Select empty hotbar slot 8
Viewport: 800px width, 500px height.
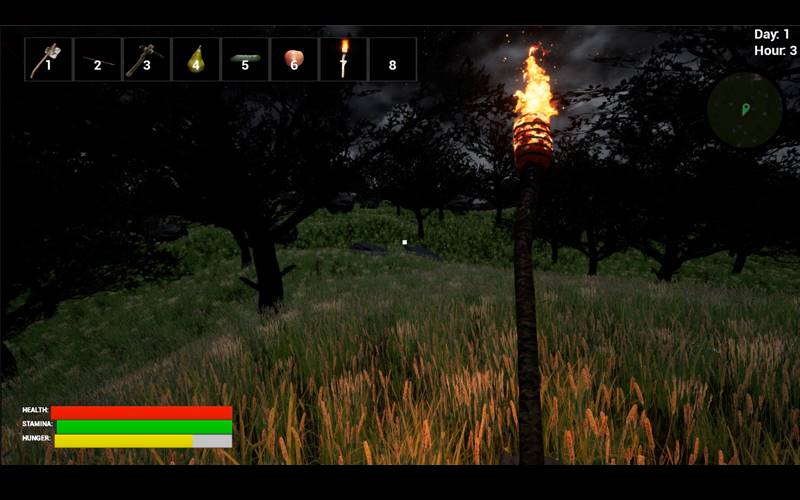click(392, 60)
